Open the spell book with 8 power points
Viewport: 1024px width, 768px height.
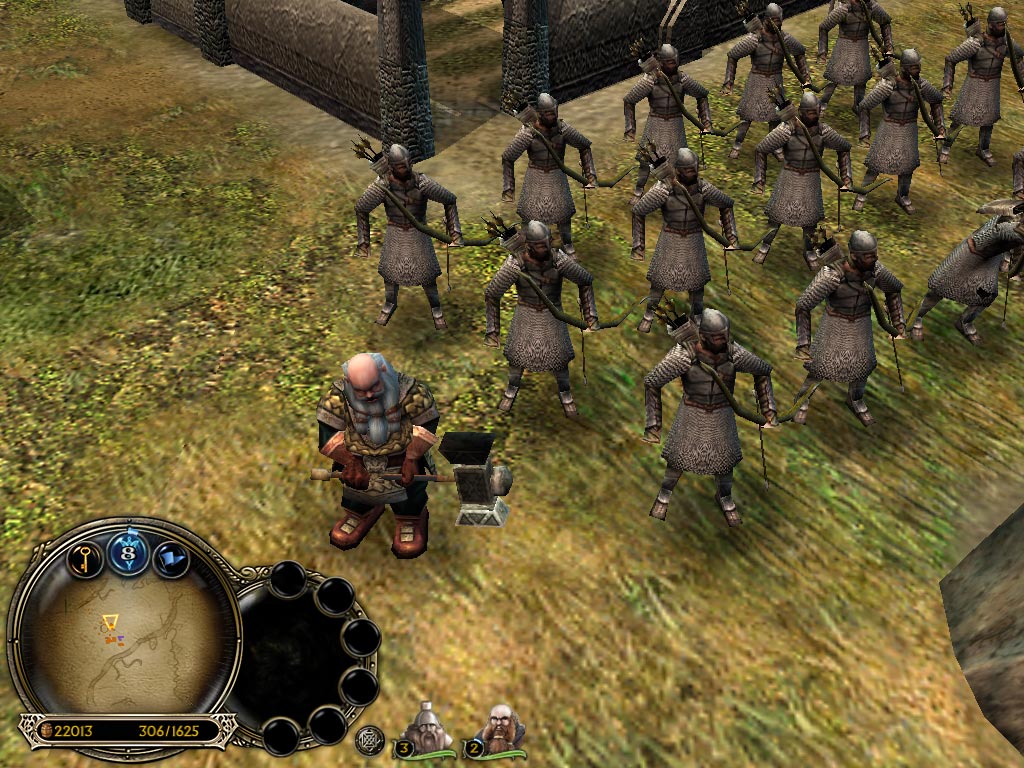click(128, 552)
